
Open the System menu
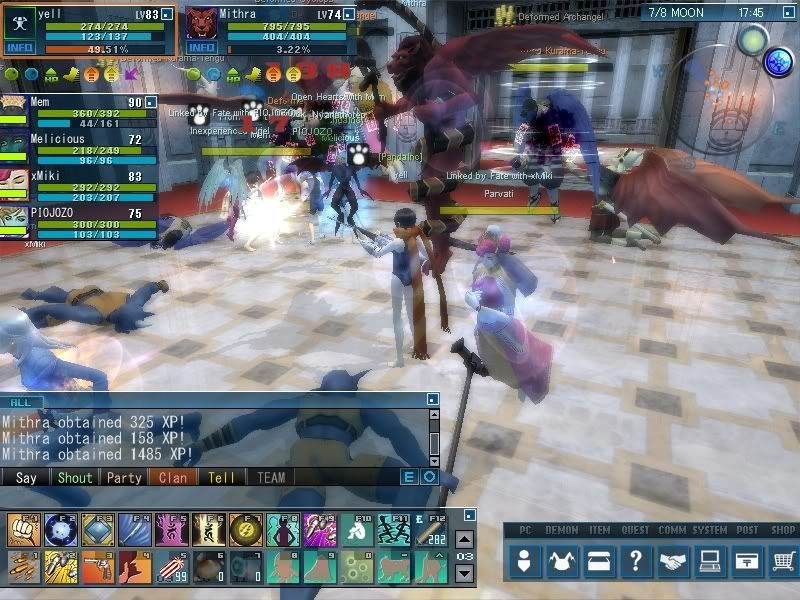(710, 562)
